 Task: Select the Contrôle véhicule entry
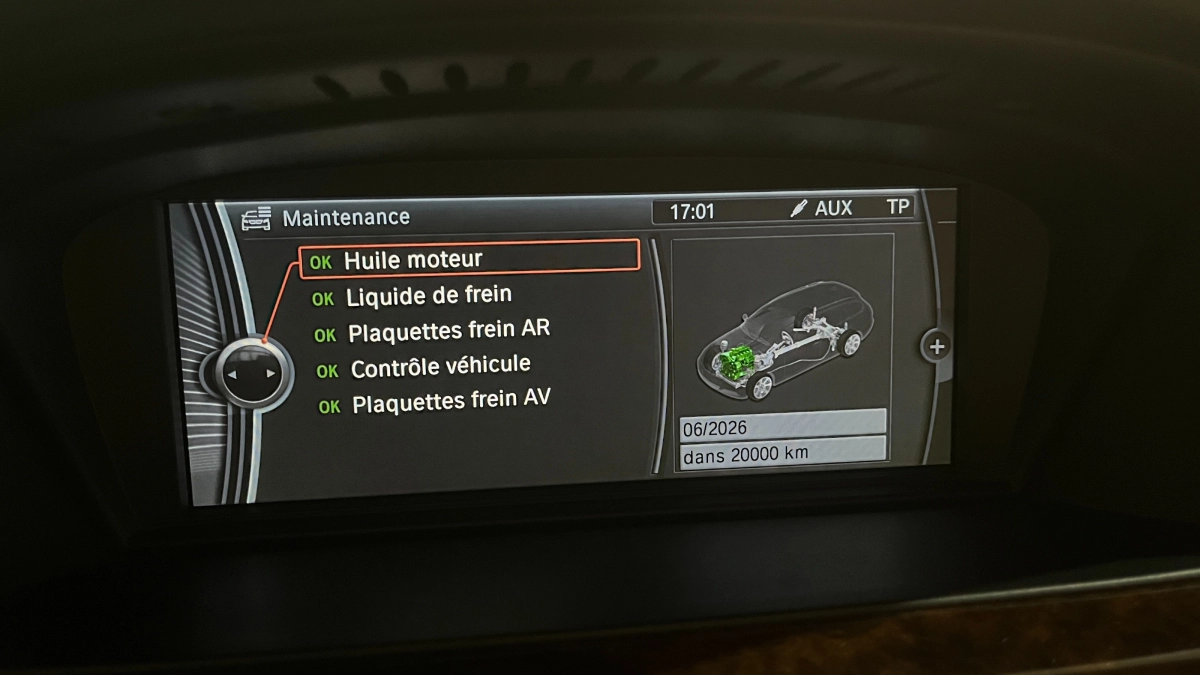click(440, 367)
